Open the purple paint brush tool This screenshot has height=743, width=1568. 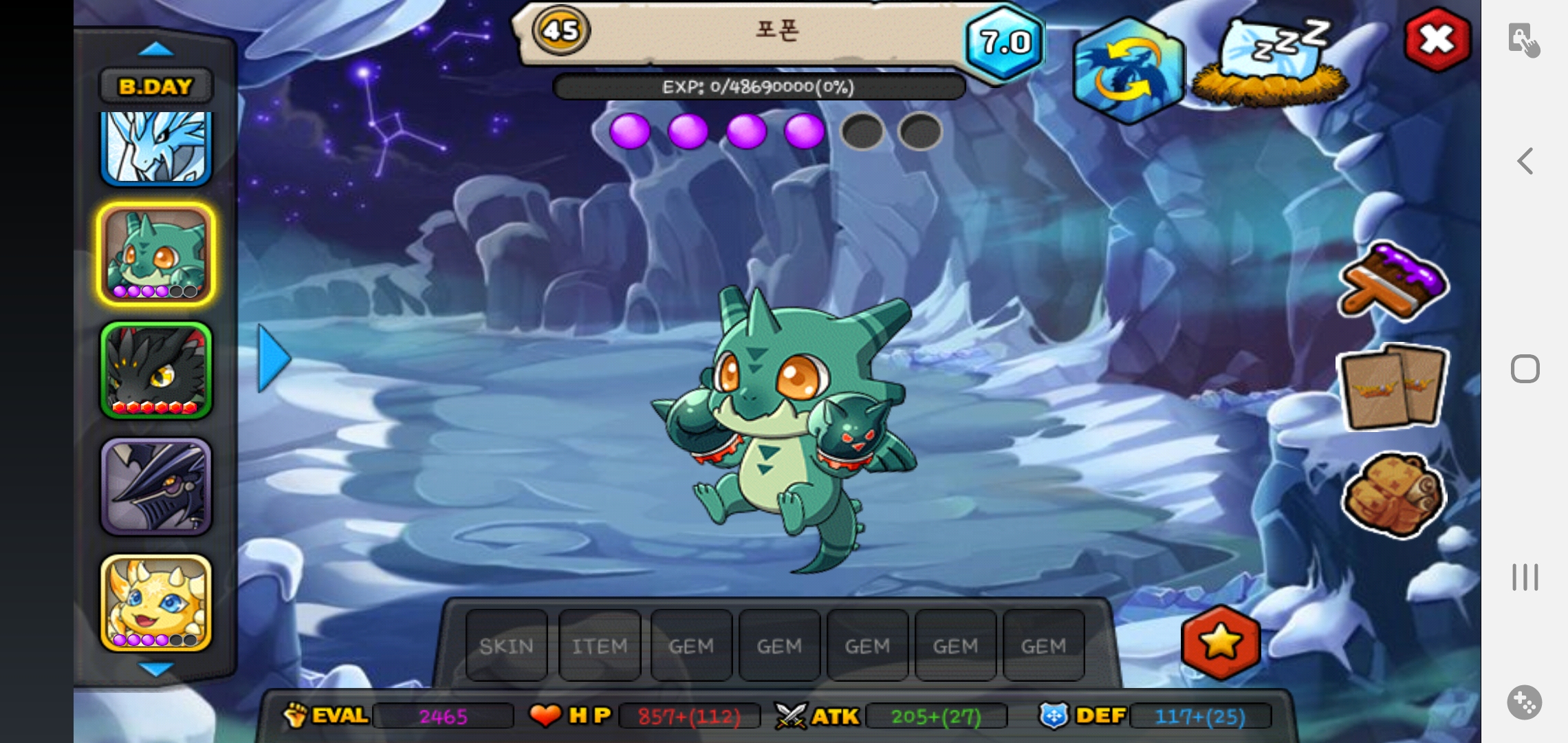(1393, 282)
